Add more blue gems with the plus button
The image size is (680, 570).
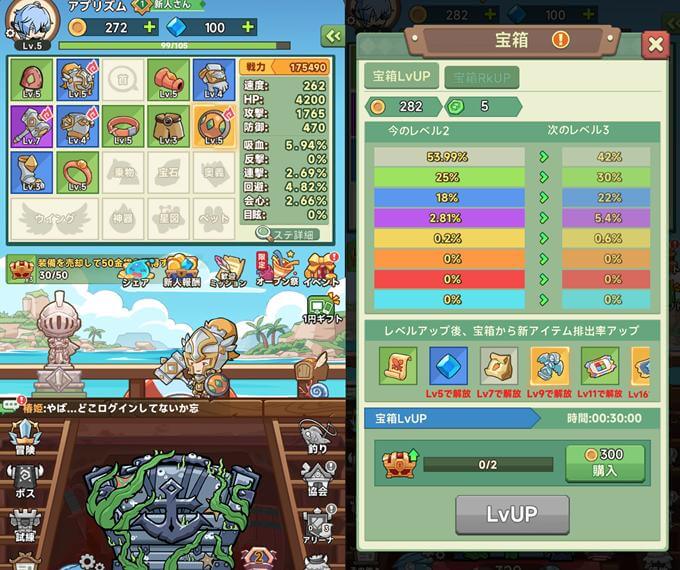(247, 27)
